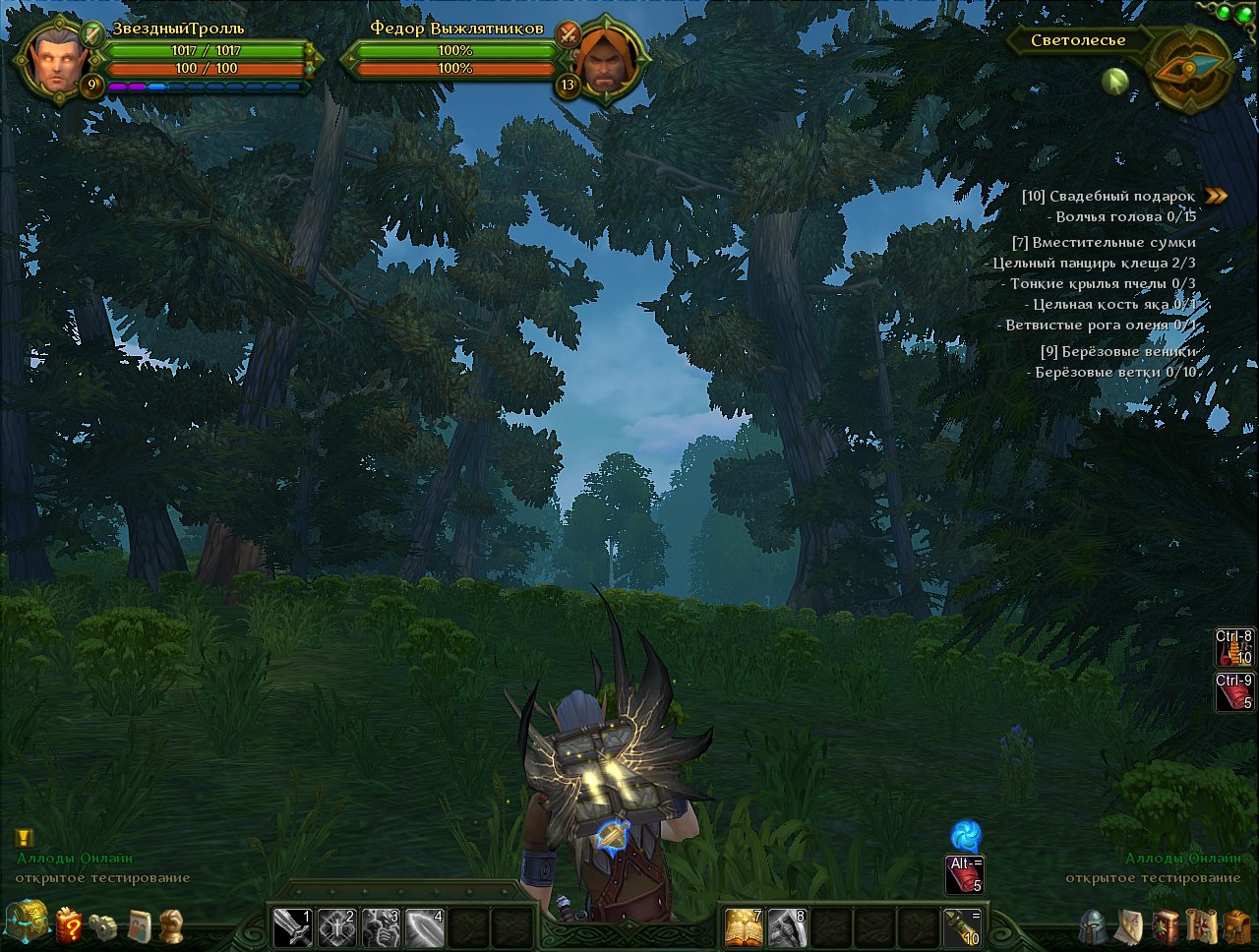This screenshot has height=952, width=1259.
Task: Open the glowing spellbook in slot 7
Action: [x=744, y=926]
